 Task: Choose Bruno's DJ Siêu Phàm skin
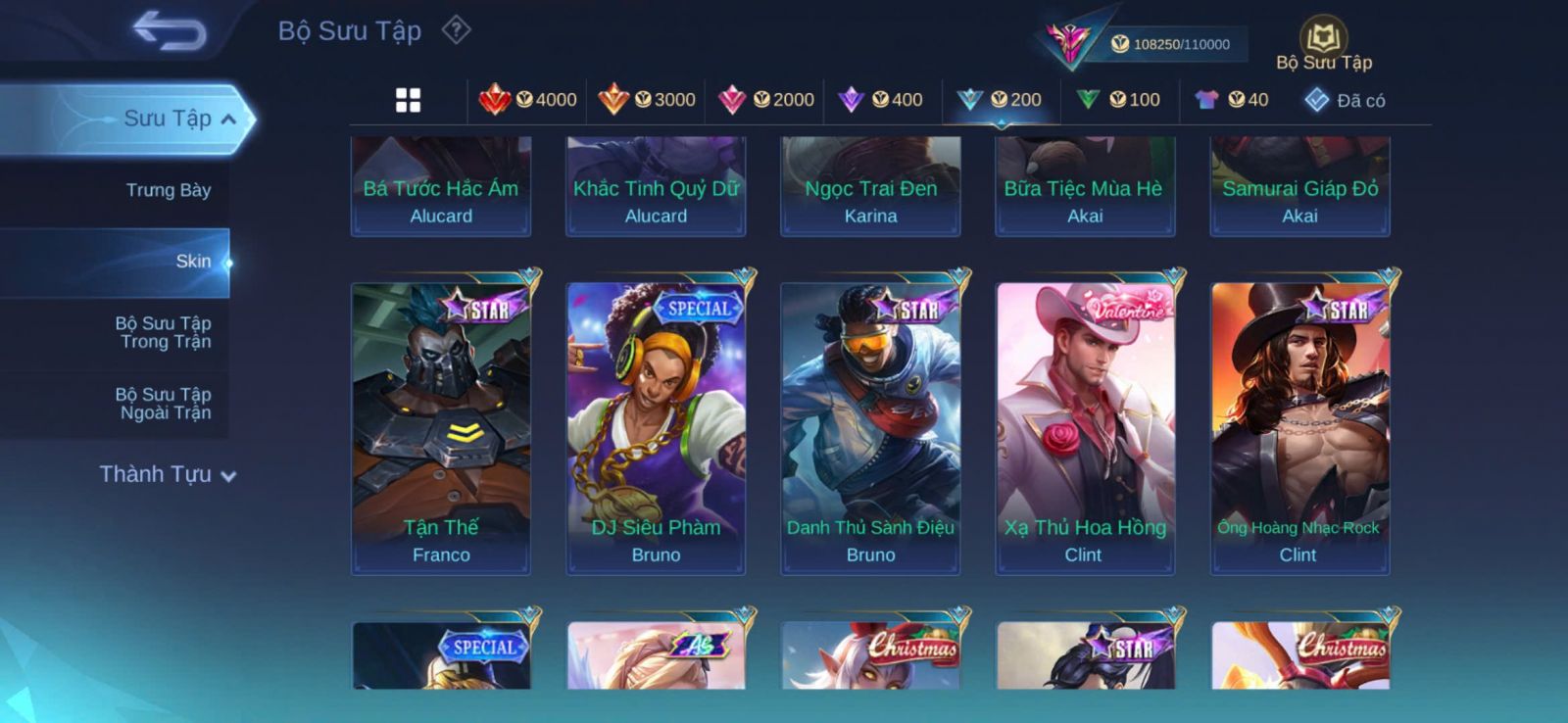[656, 428]
